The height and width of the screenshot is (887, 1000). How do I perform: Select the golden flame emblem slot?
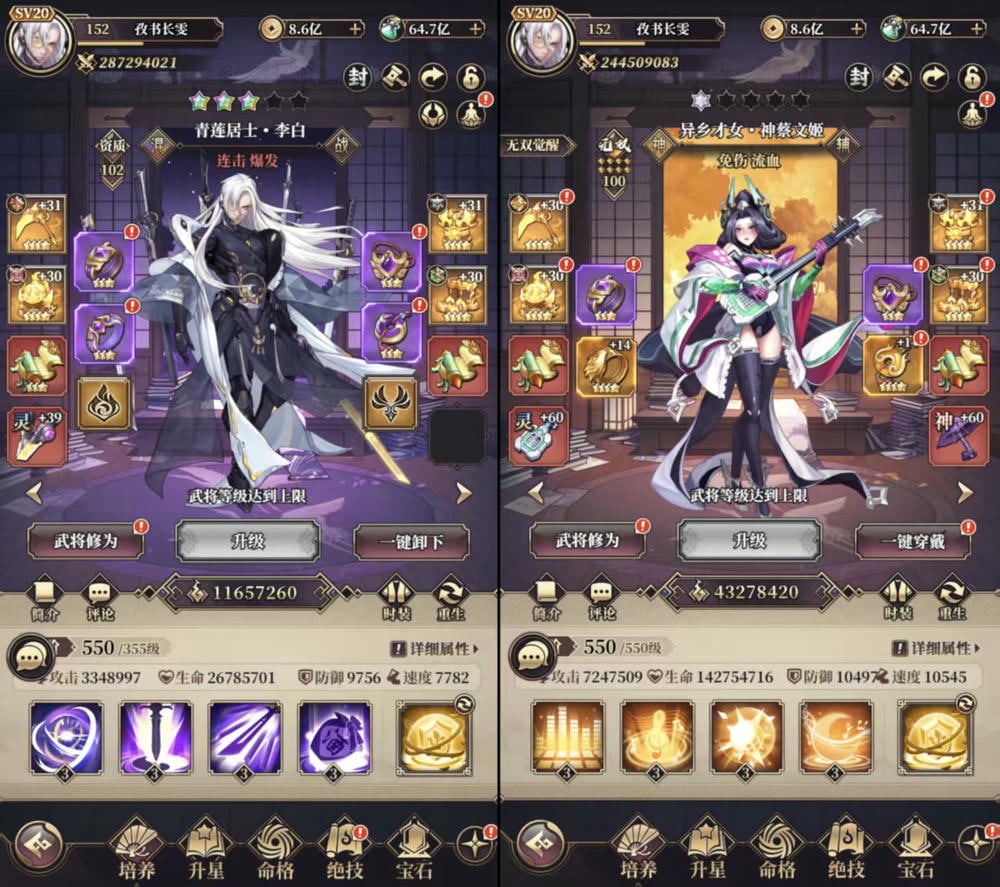(x=105, y=402)
